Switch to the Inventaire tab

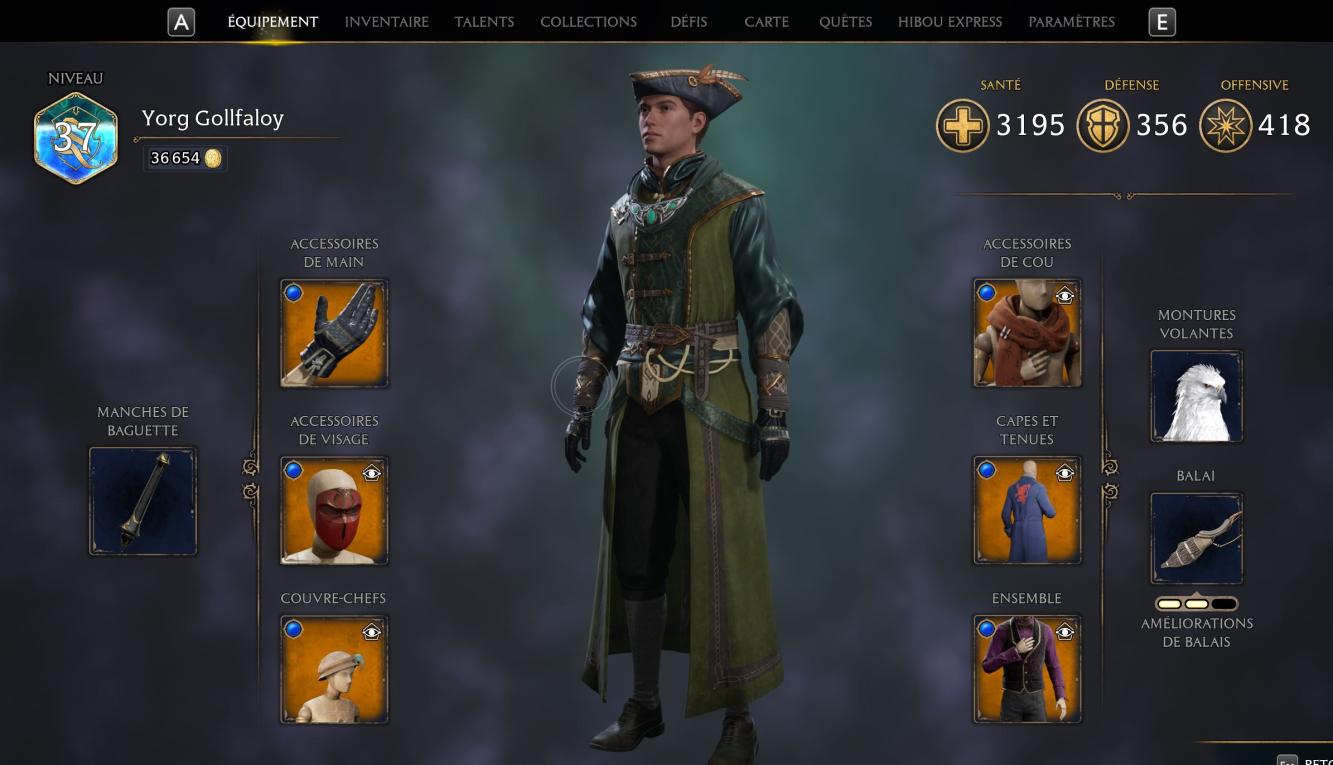[386, 22]
